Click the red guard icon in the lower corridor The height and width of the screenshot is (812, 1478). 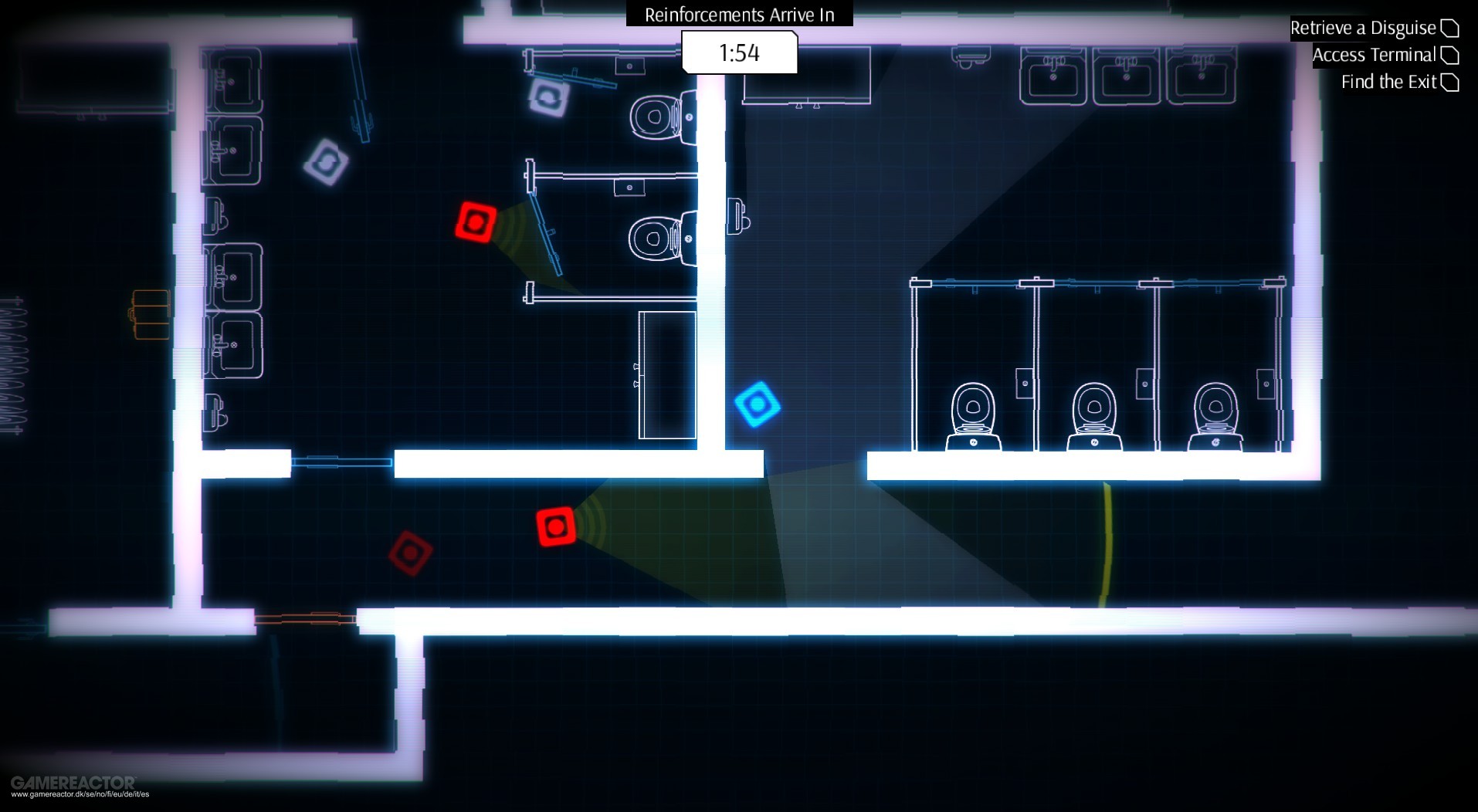click(x=555, y=525)
